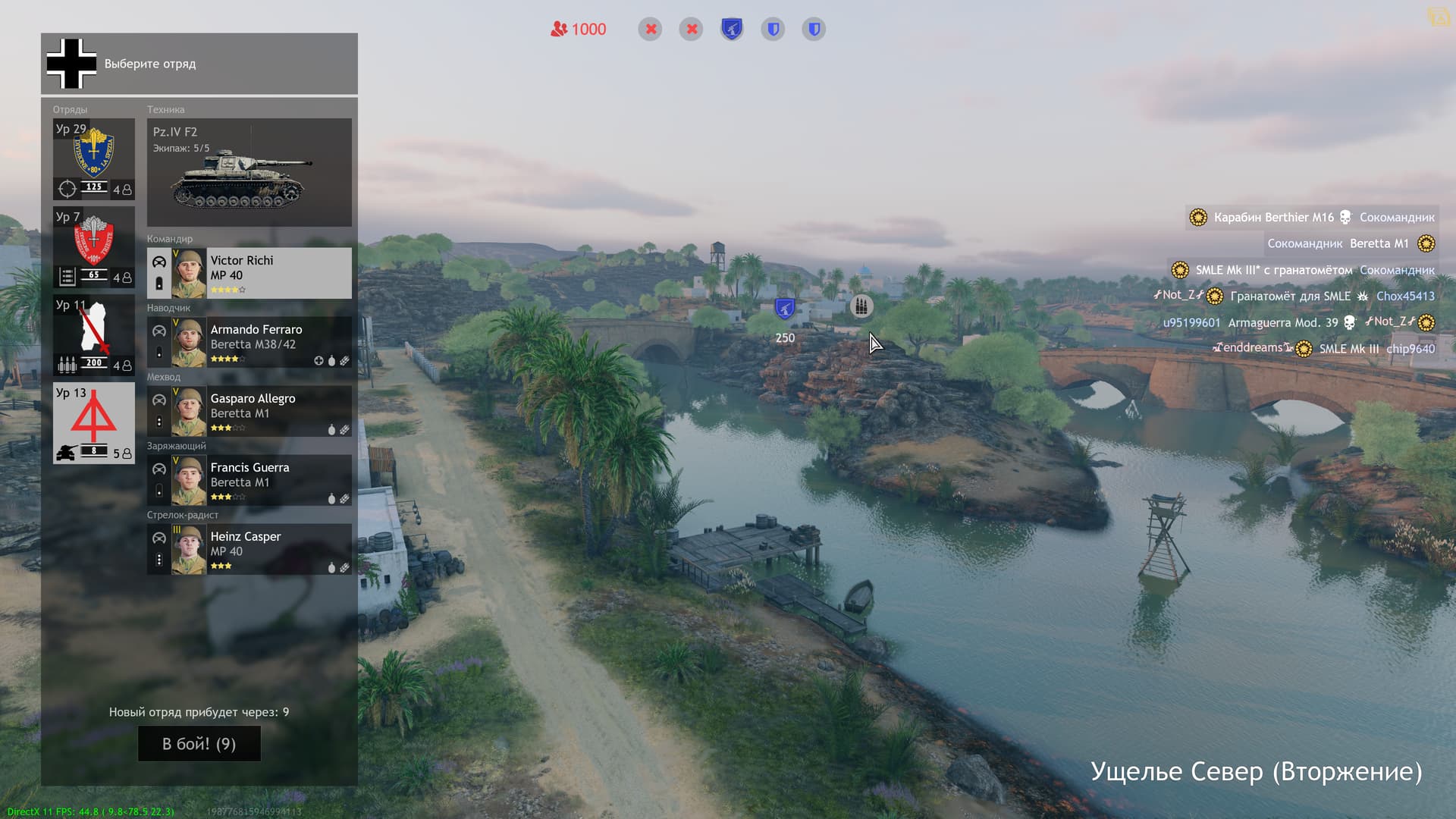Click the "В бой!" deploy button
Image resolution: width=1456 pixels, height=819 pixels.
pyautogui.click(x=199, y=743)
